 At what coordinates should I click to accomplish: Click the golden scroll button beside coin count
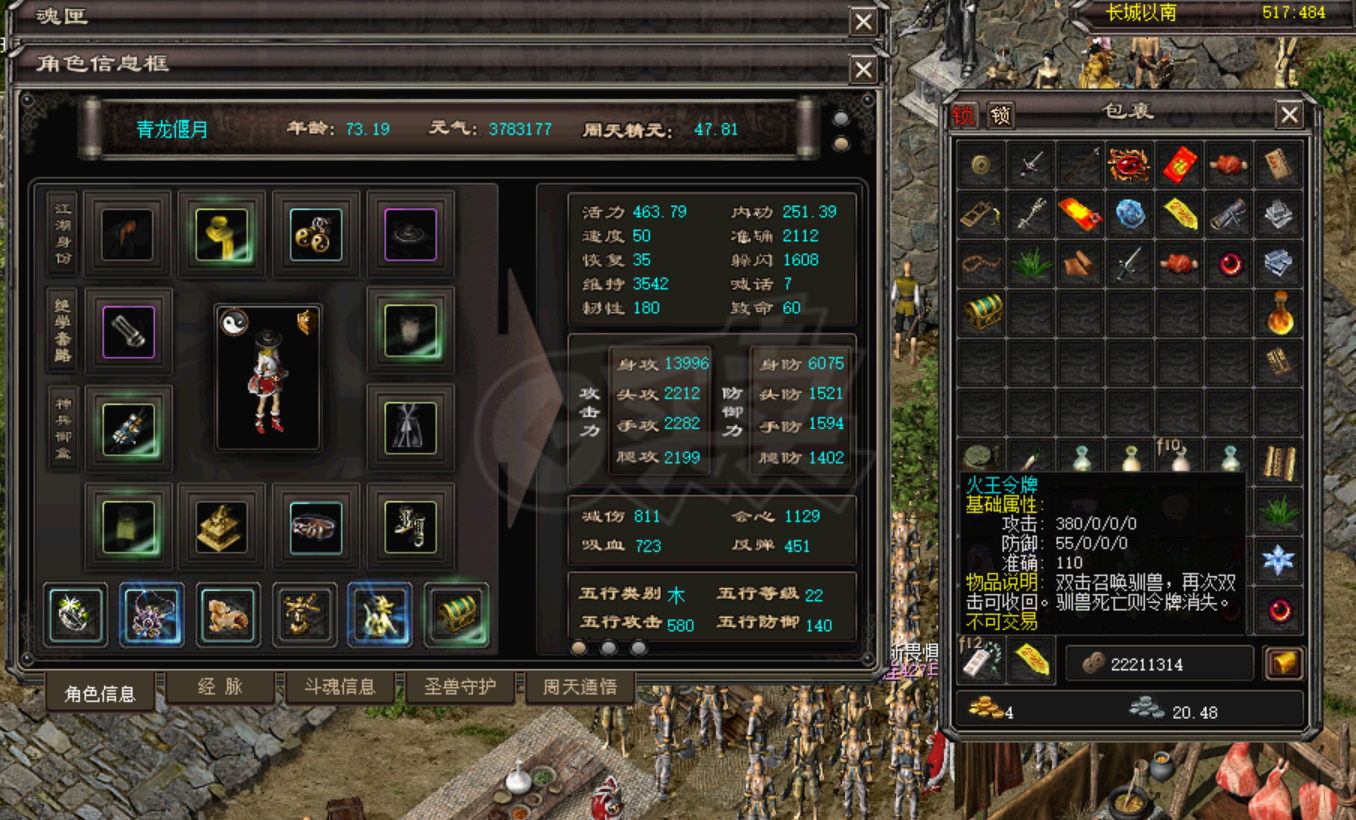[x=1282, y=663]
